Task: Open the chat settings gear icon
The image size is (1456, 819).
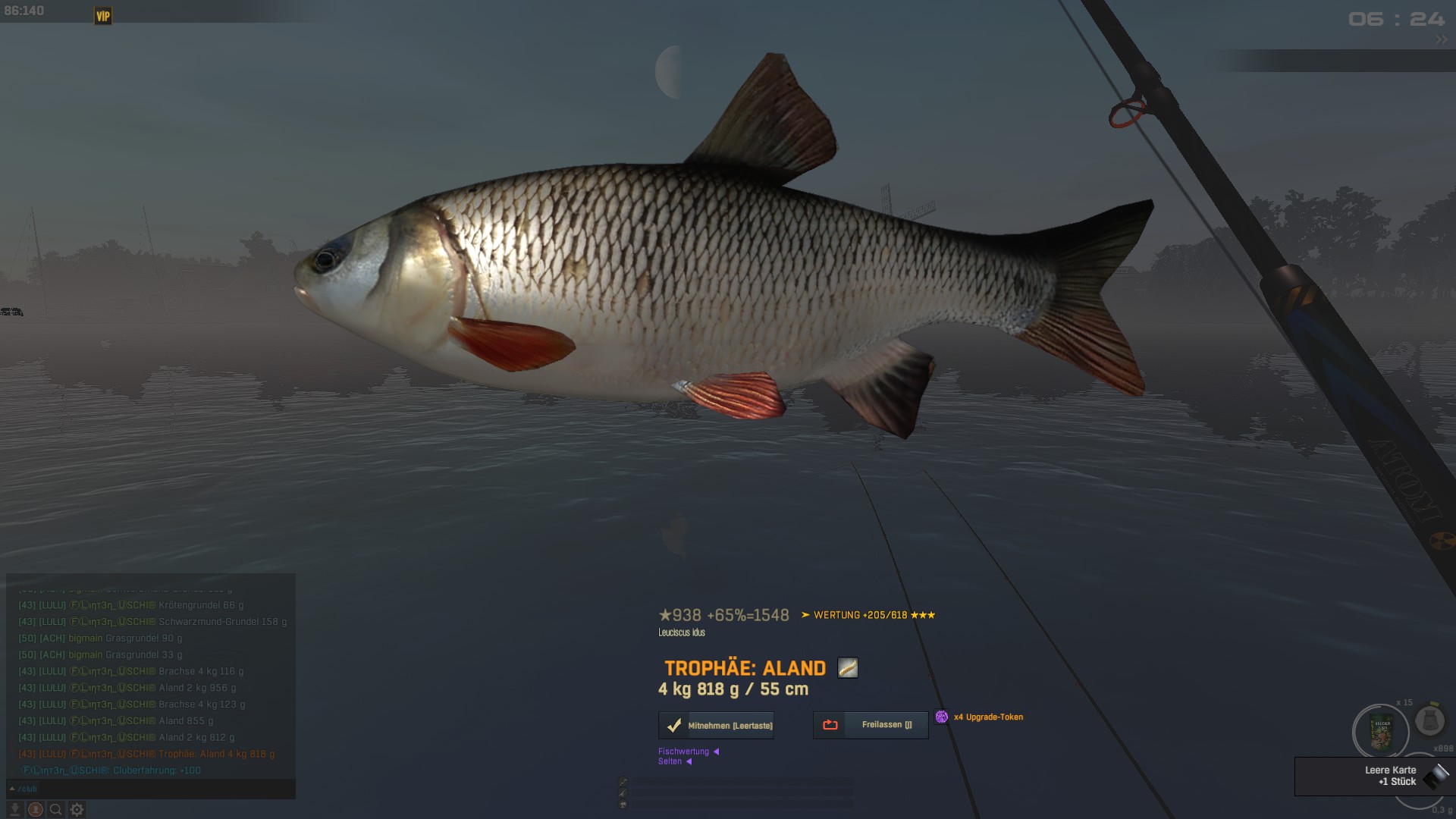Action: 77,810
